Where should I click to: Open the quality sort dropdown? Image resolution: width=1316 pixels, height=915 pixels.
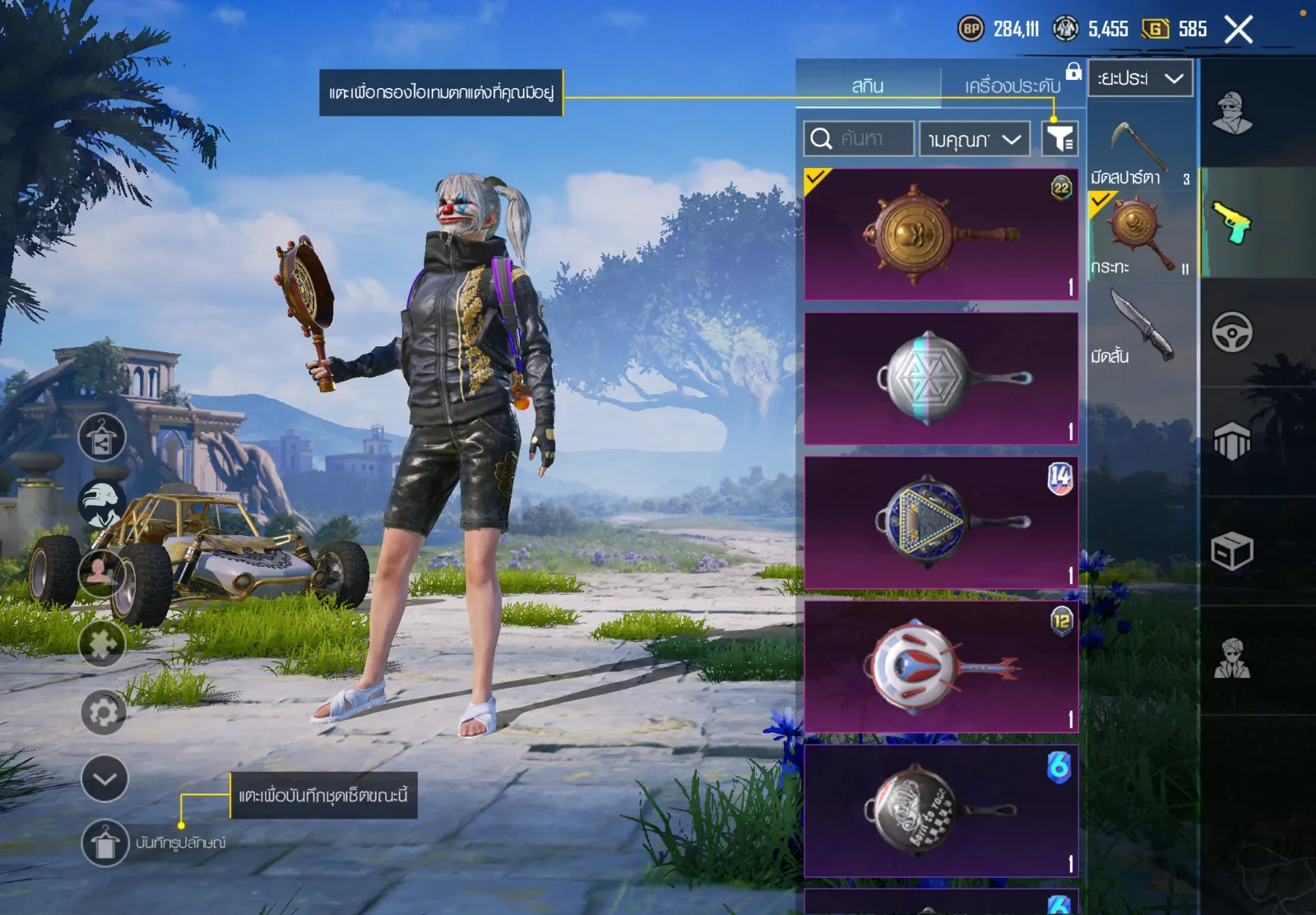[x=975, y=139]
